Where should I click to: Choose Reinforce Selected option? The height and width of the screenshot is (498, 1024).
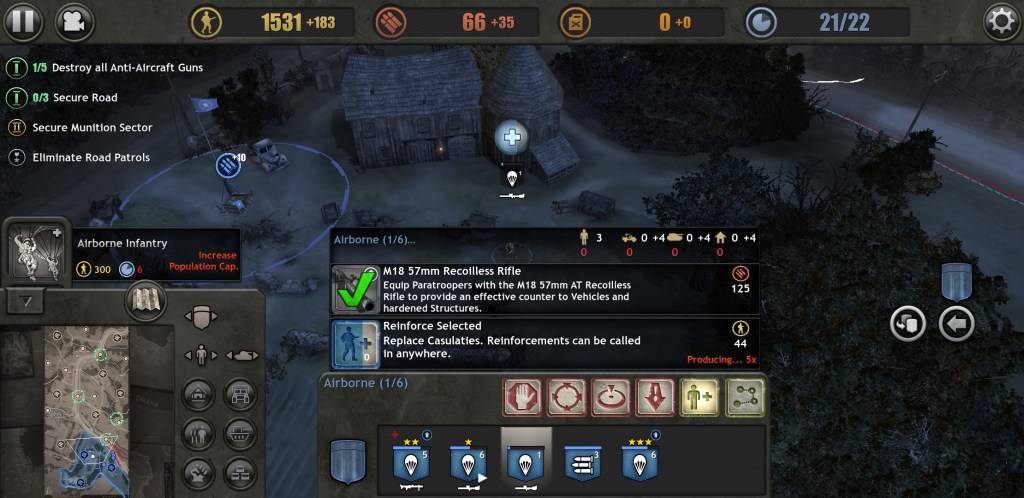(x=354, y=343)
